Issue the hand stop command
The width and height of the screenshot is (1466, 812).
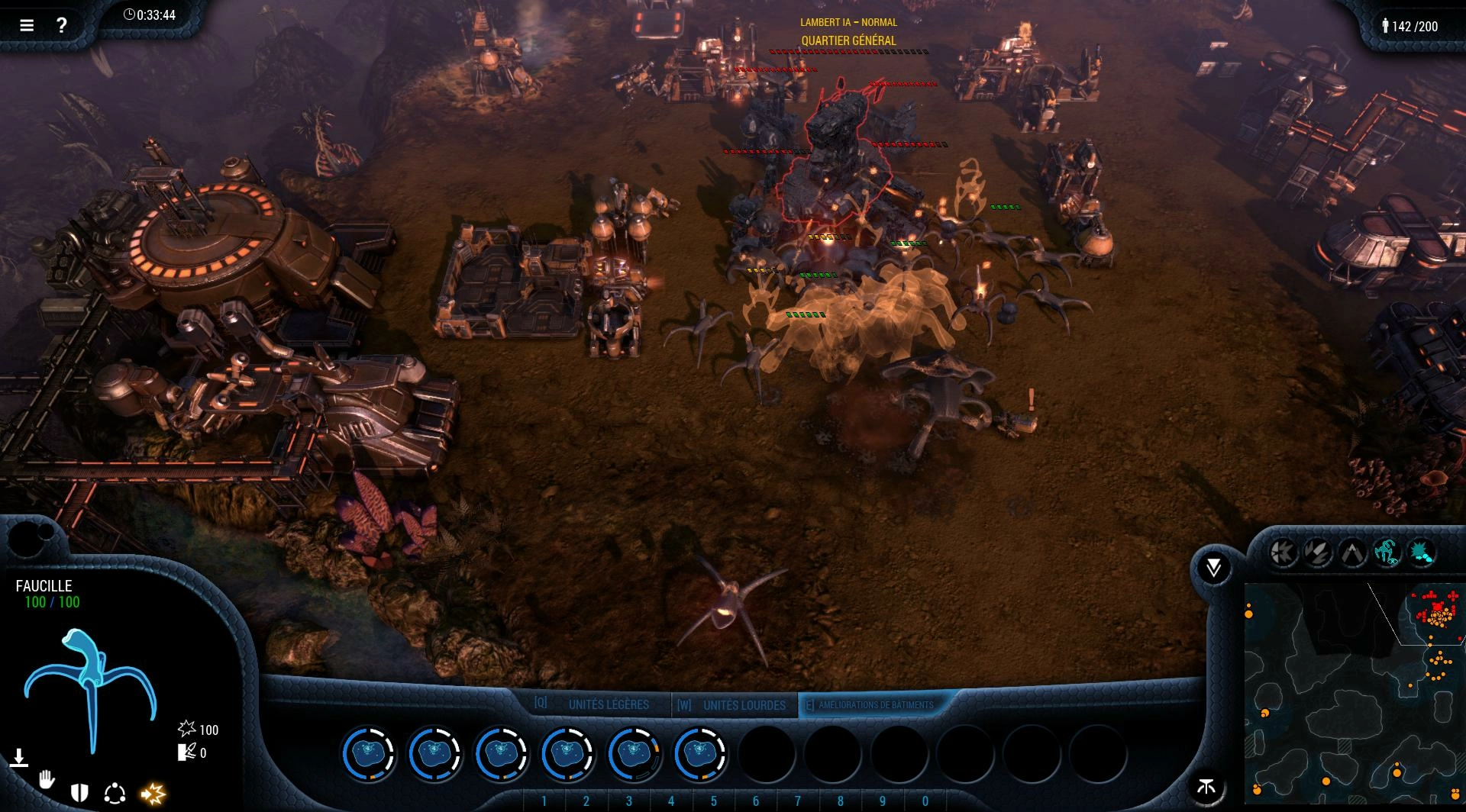(47, 780)
